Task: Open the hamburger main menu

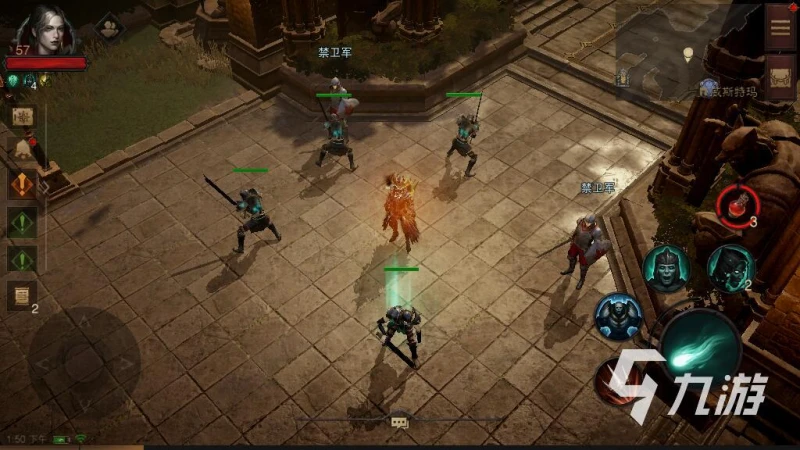Action: click(780, 26)
